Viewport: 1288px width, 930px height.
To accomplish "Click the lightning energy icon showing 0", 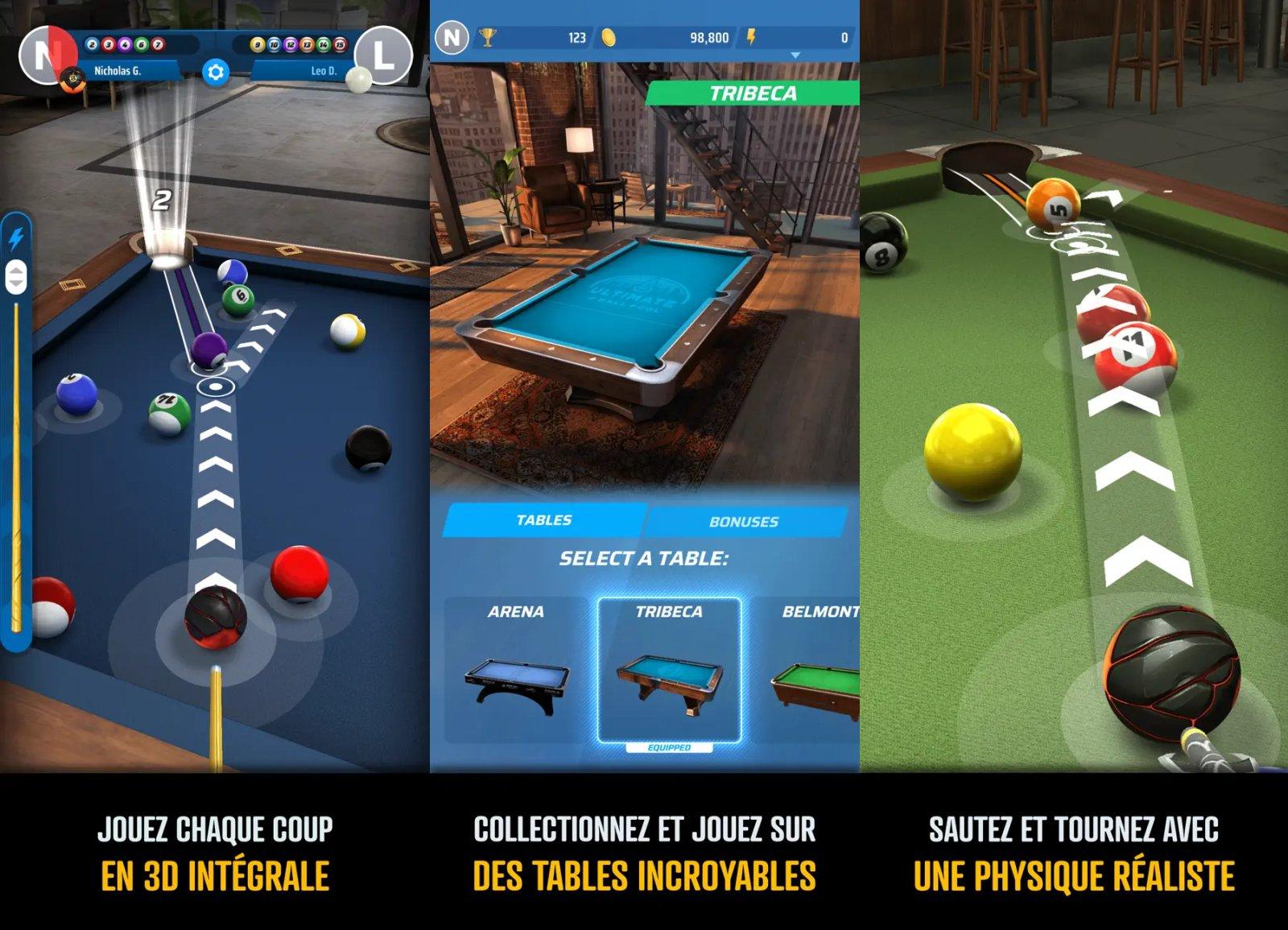I will [752, 37].
